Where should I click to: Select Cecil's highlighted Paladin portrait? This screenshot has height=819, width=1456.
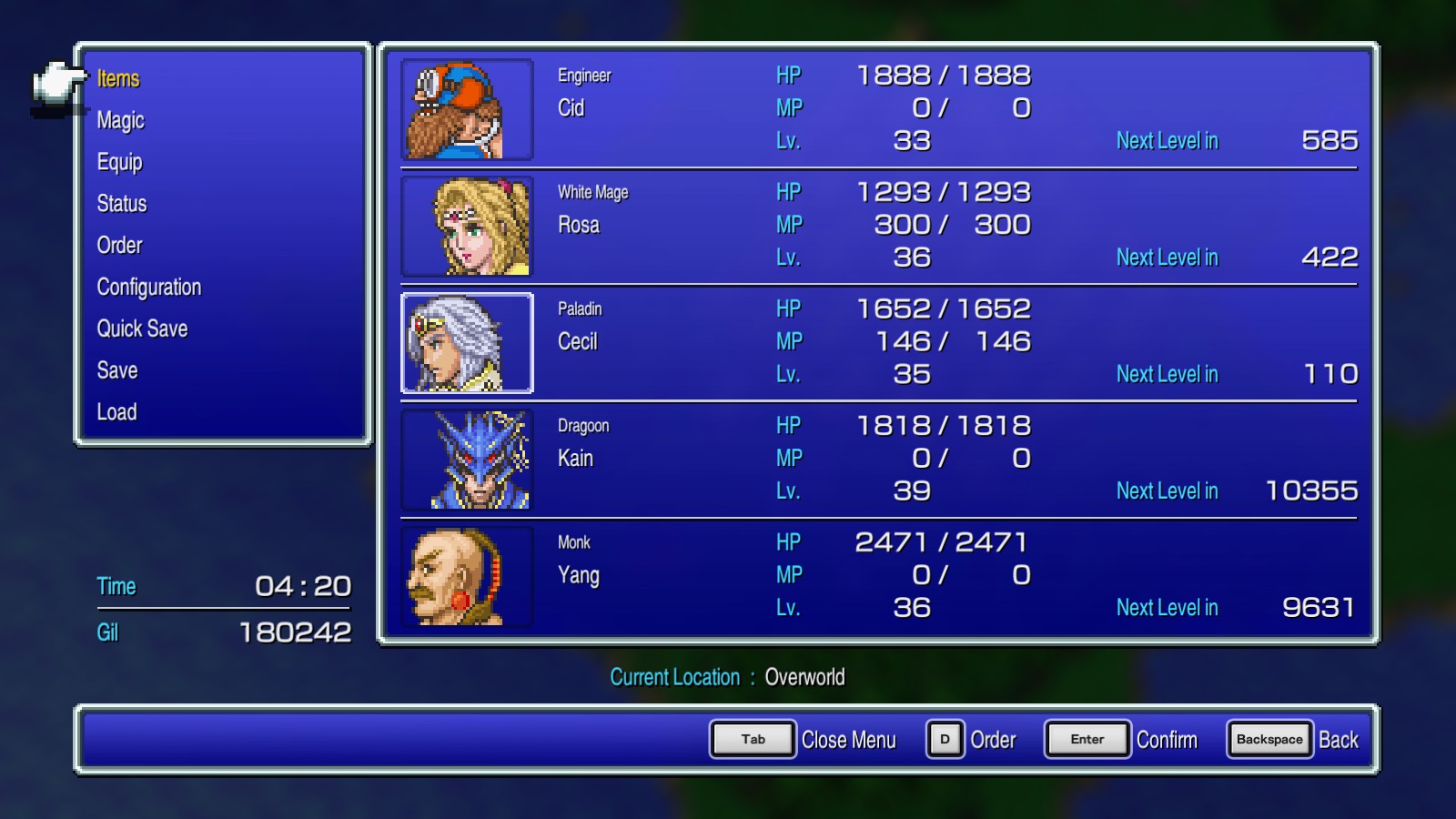(x=466, y=342)
